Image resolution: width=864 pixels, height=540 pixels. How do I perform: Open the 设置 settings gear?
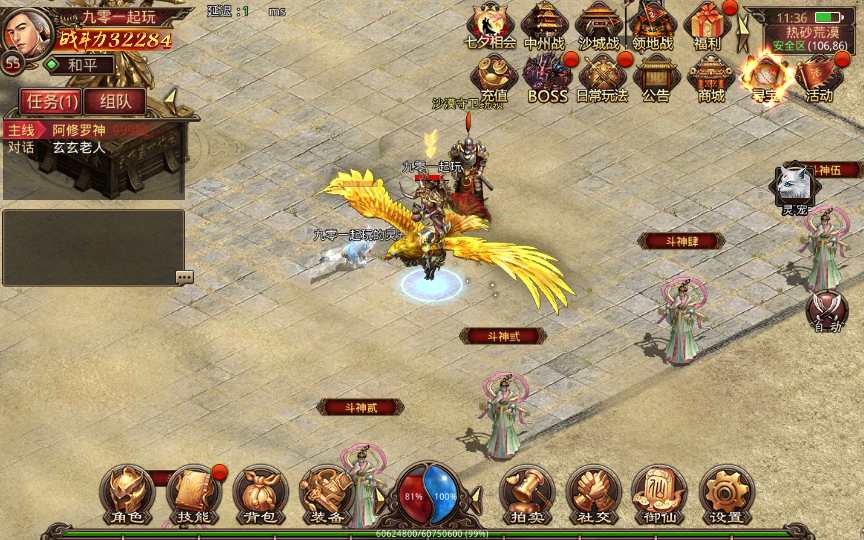click(726, 494)
